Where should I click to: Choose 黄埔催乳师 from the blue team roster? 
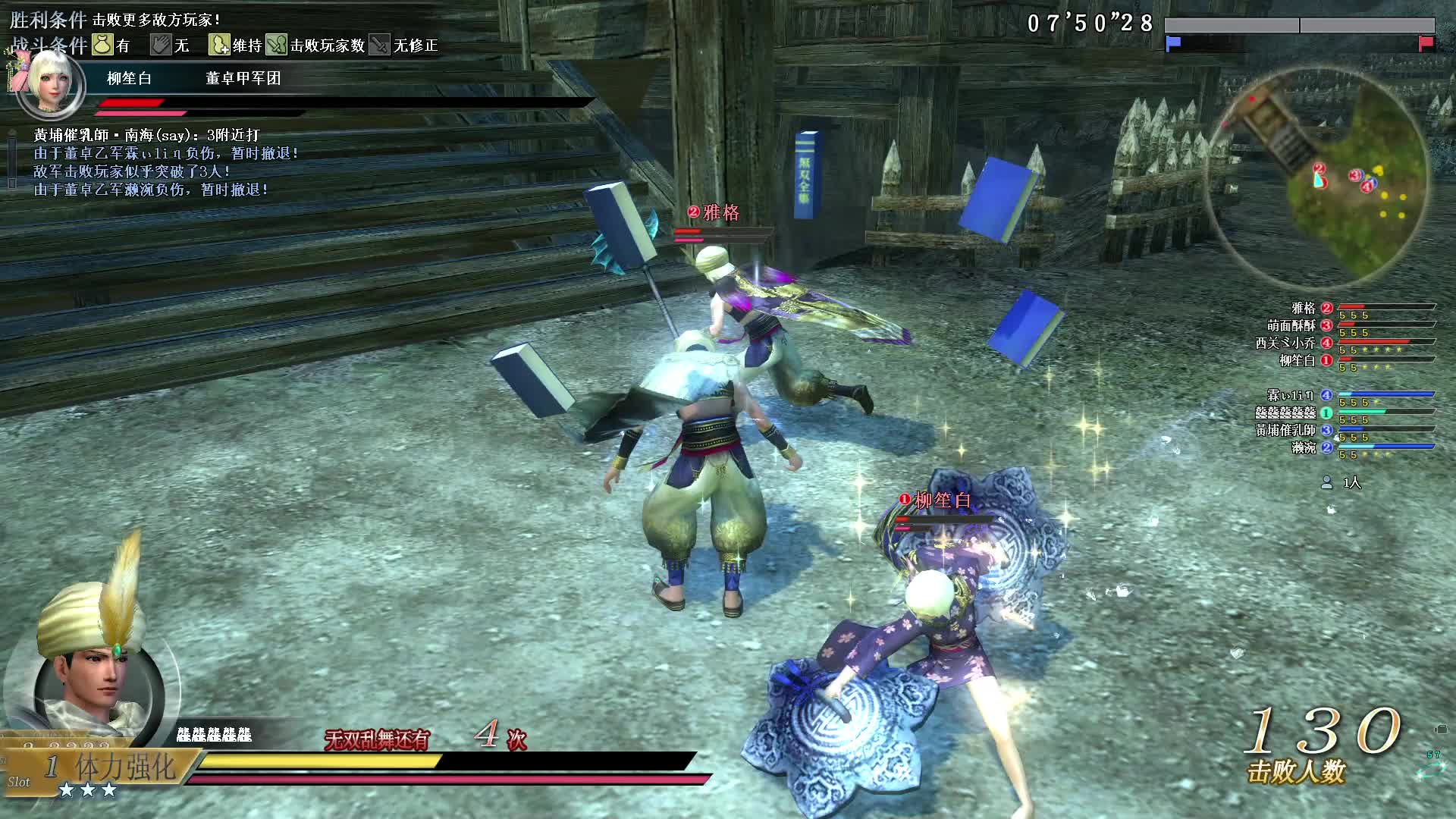click(1285, 430)
